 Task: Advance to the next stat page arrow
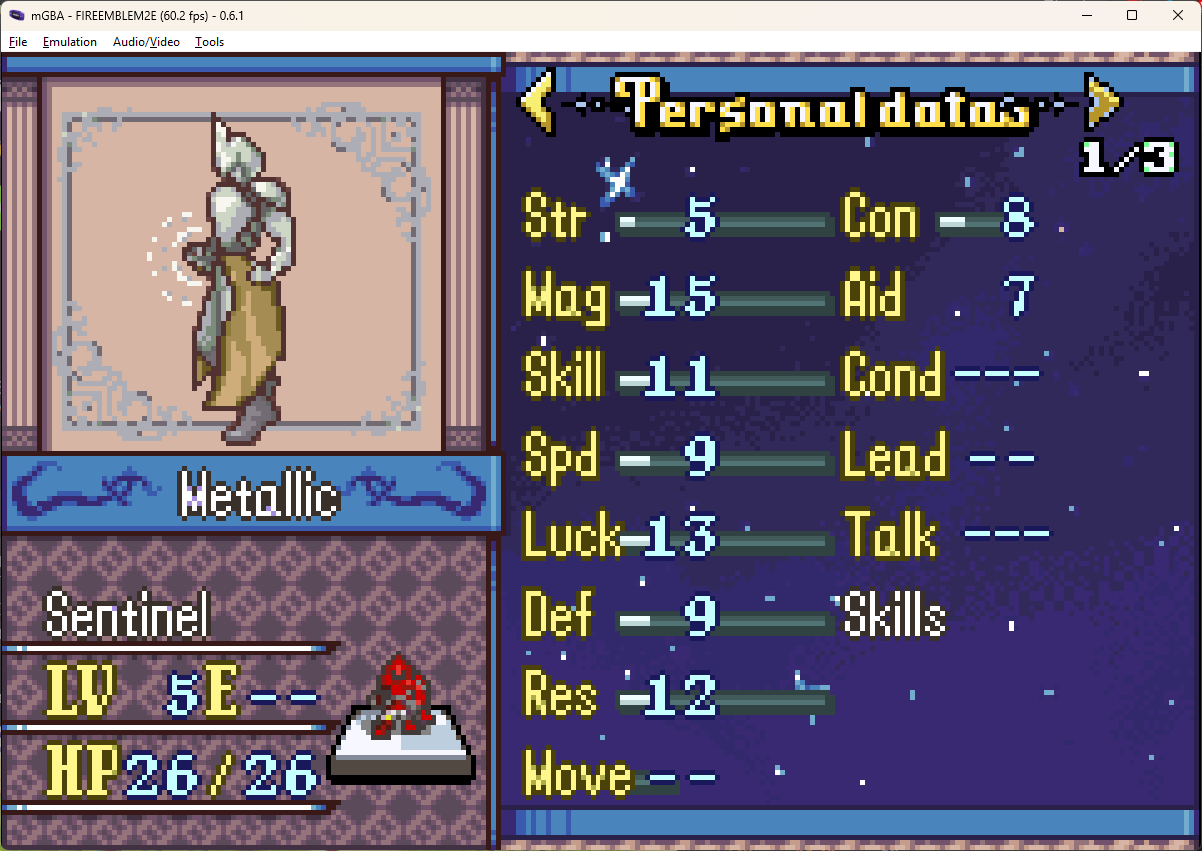[1102, 102]
